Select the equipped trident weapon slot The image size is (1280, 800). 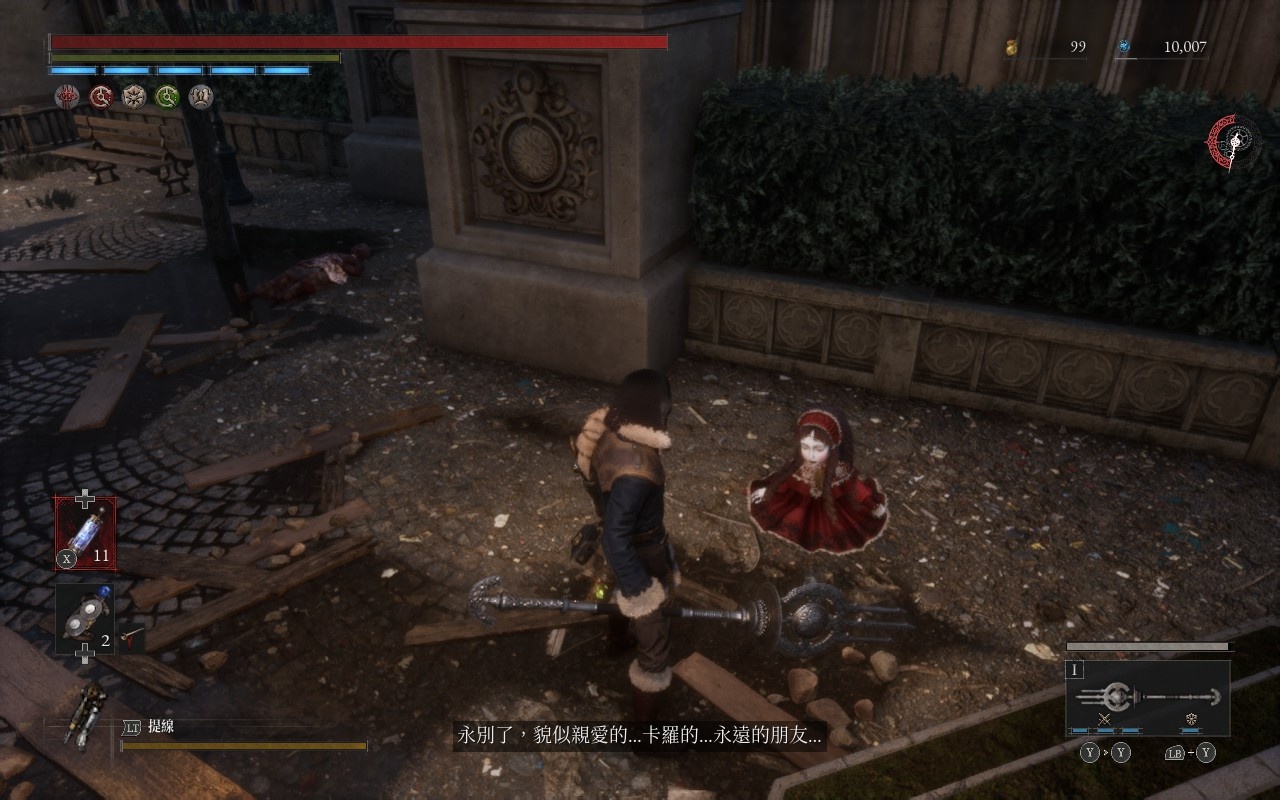(1147, 696)
